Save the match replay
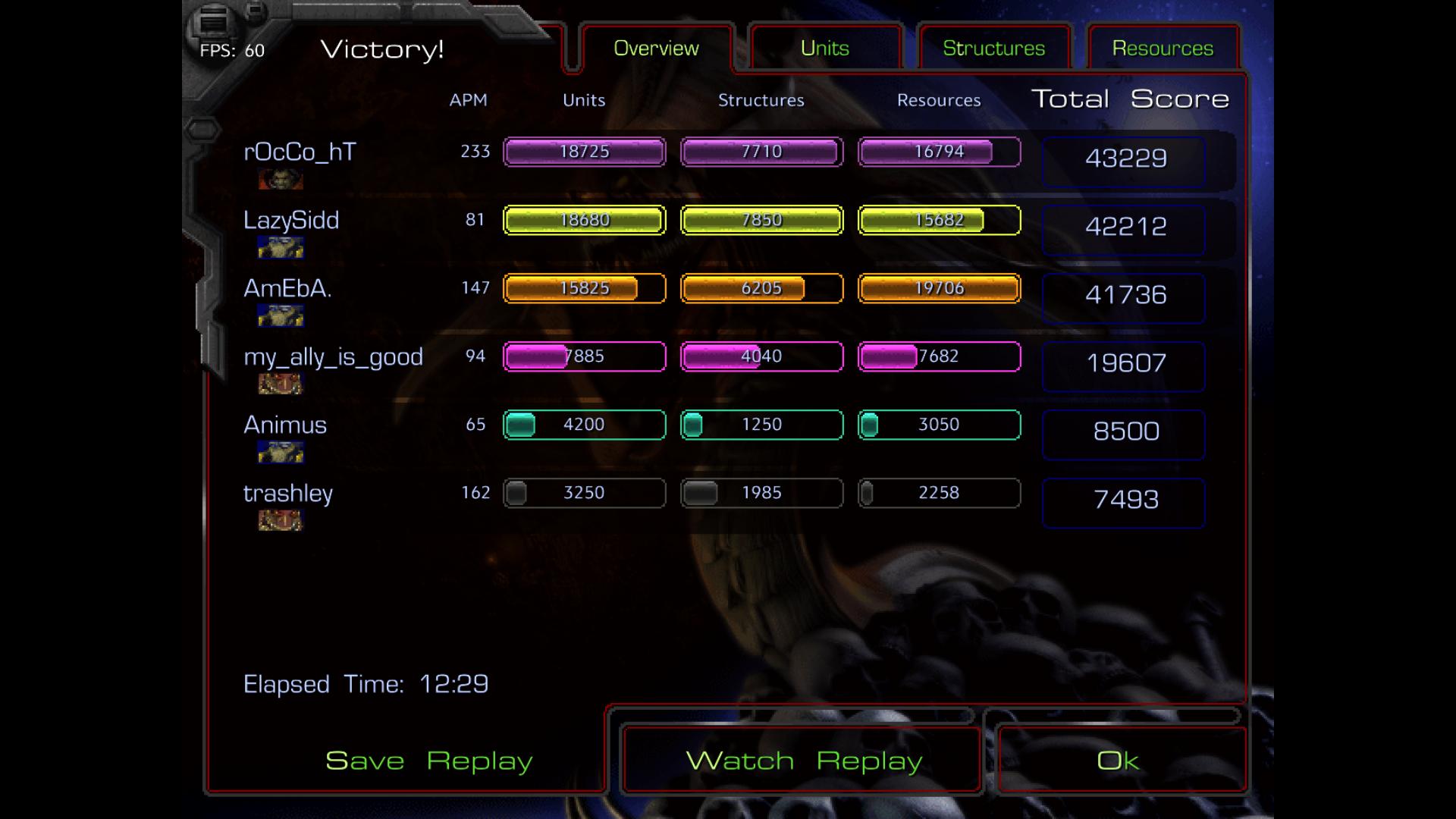The image size is (1456, 819). click(428, 761)
